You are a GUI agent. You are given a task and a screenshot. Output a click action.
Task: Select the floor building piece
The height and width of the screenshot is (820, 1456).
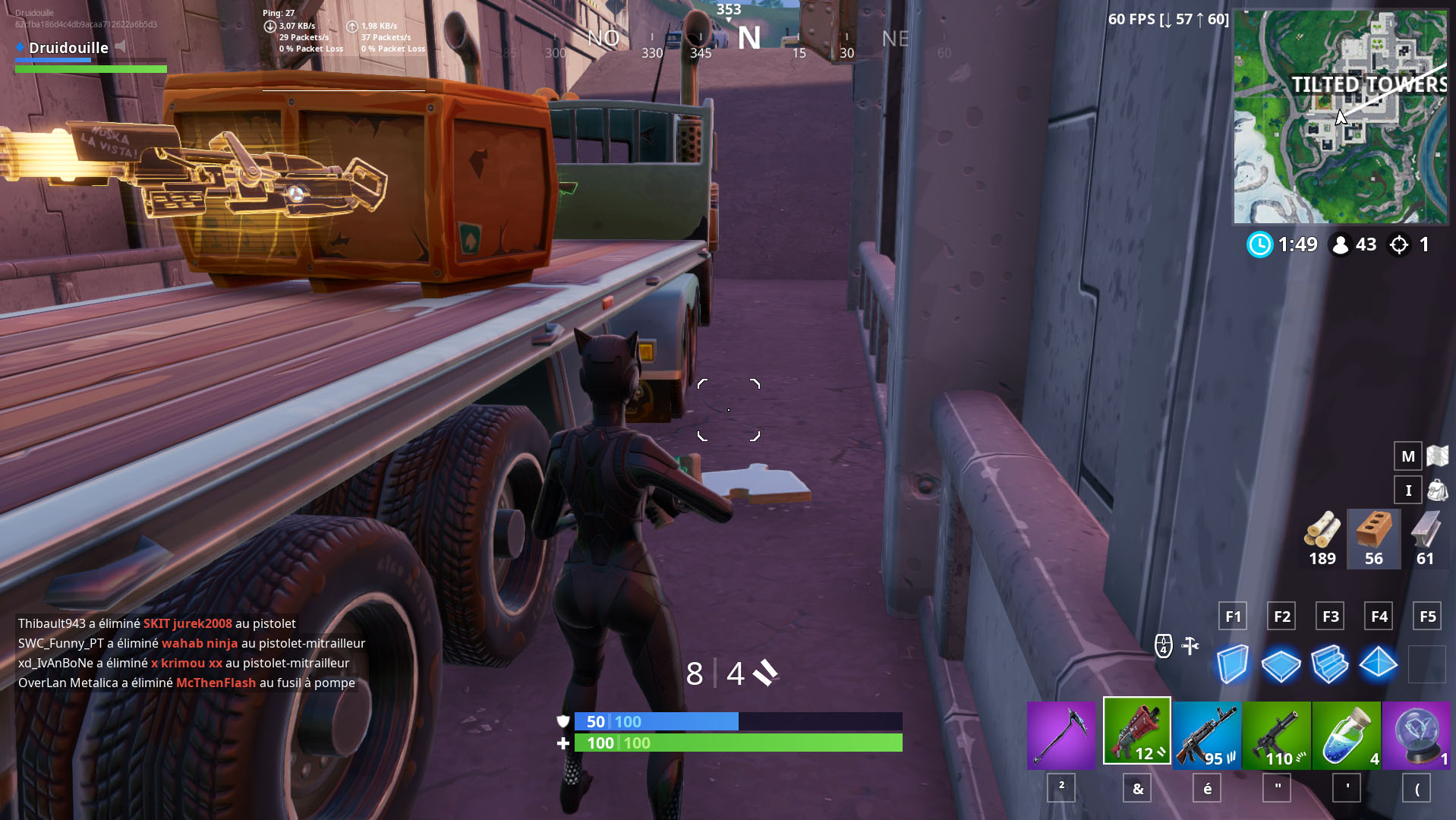point(1281,664)
